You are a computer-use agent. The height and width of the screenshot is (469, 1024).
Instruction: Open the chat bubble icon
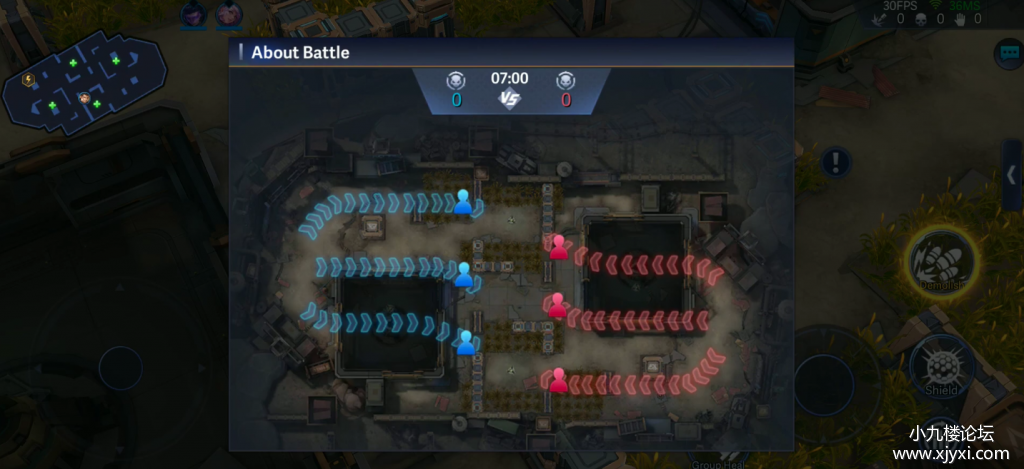1007,52
